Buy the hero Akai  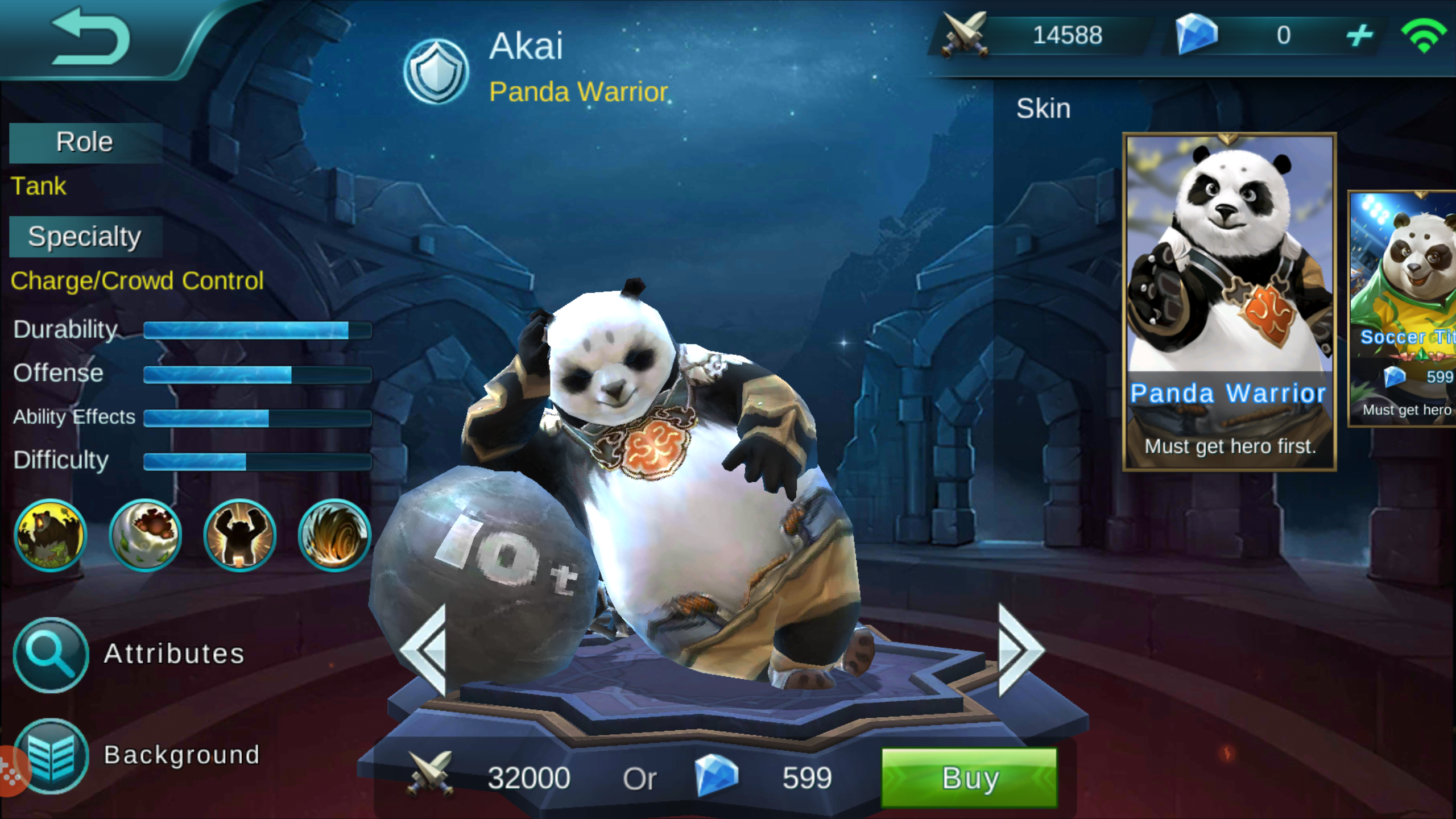click(969, 777)
